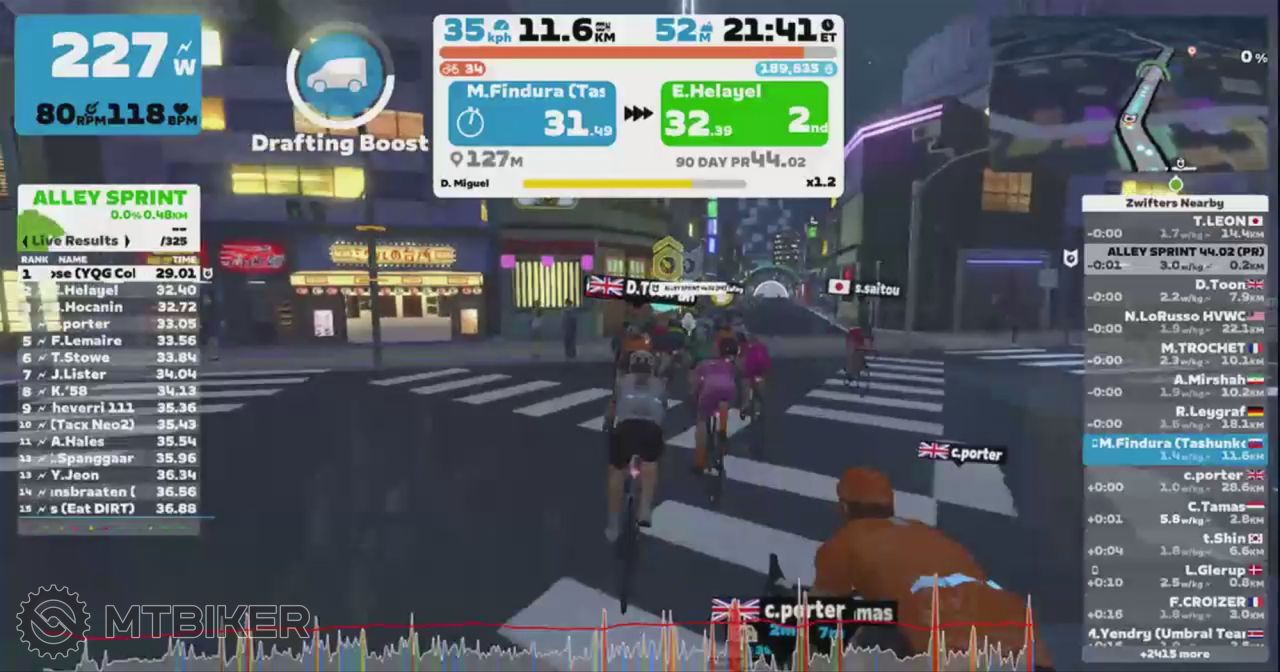Choose D.Toon from the nearby riders

pyautogui.click(x=1174, y=290)
